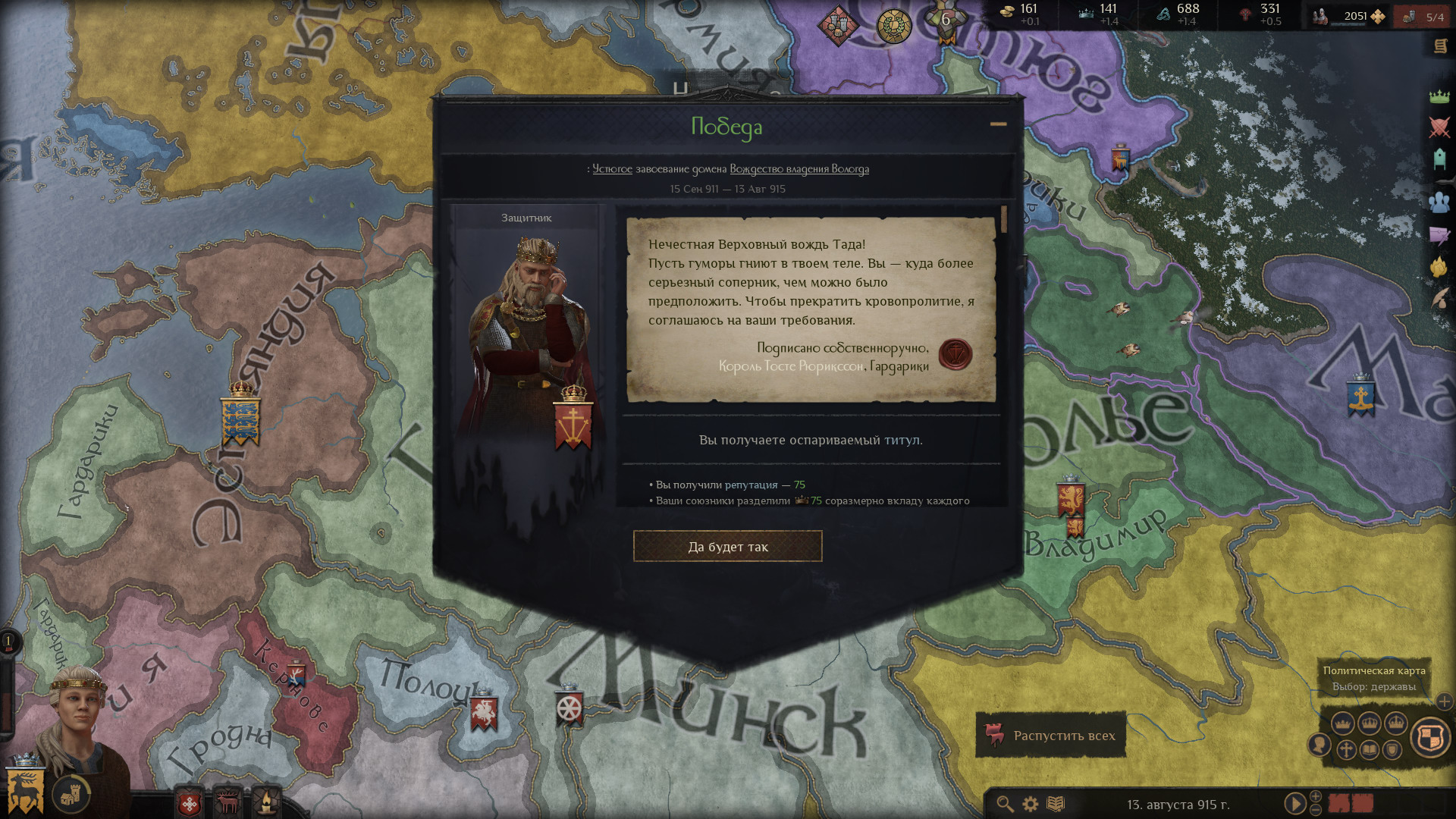Disband all armies with Распустить всех
This screenshot has width=1456, height=819.
[1050, 735]
